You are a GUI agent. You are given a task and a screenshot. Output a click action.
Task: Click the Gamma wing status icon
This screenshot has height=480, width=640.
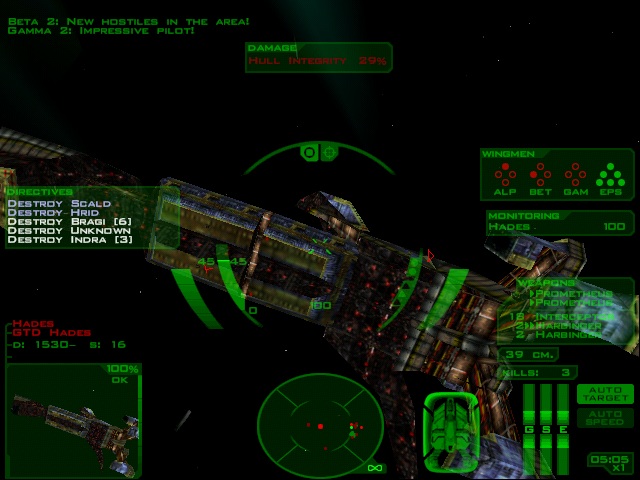pyautogui.click(x=574, y=177)
